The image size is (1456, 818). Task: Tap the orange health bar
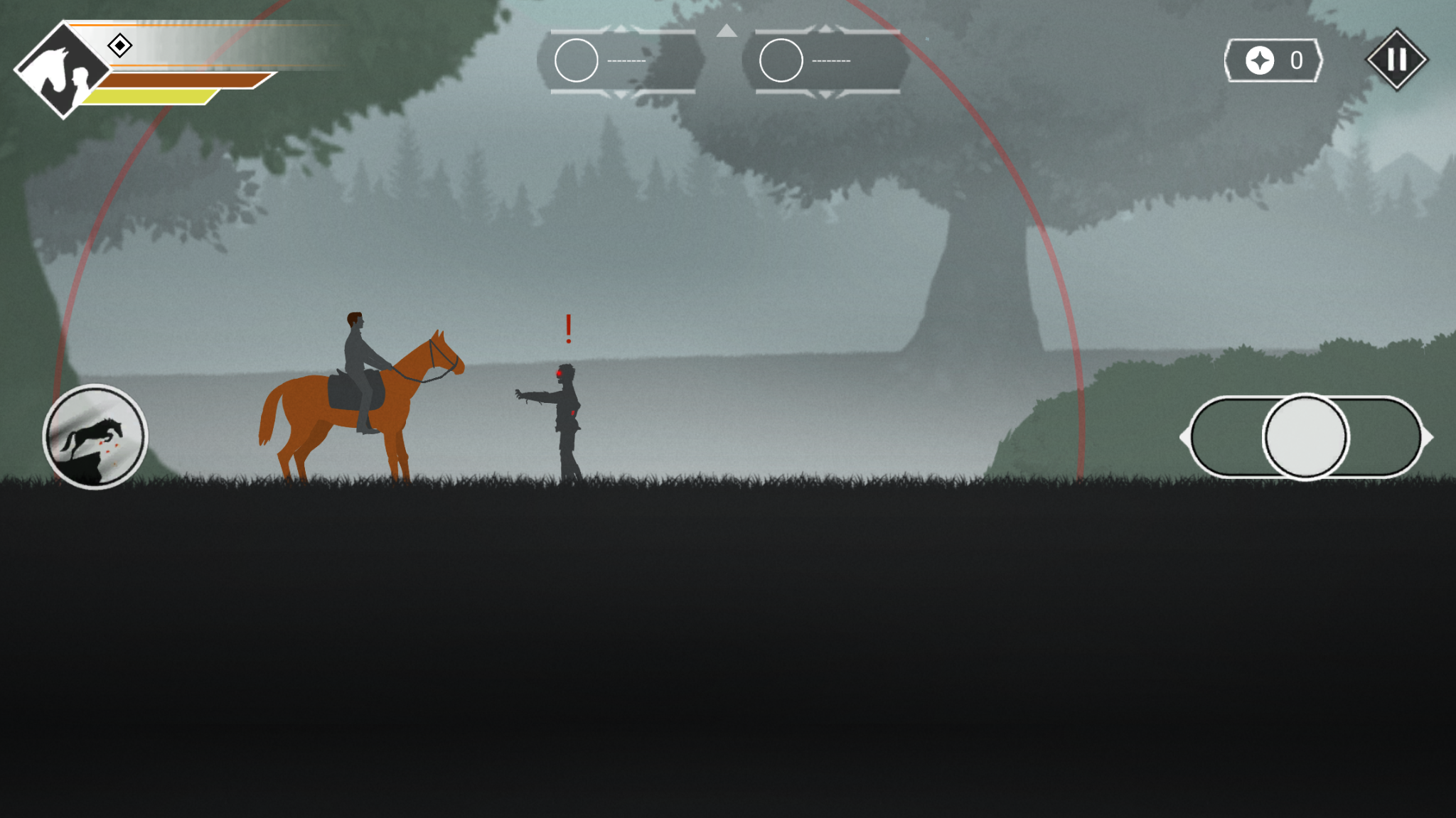coord(178,82)
